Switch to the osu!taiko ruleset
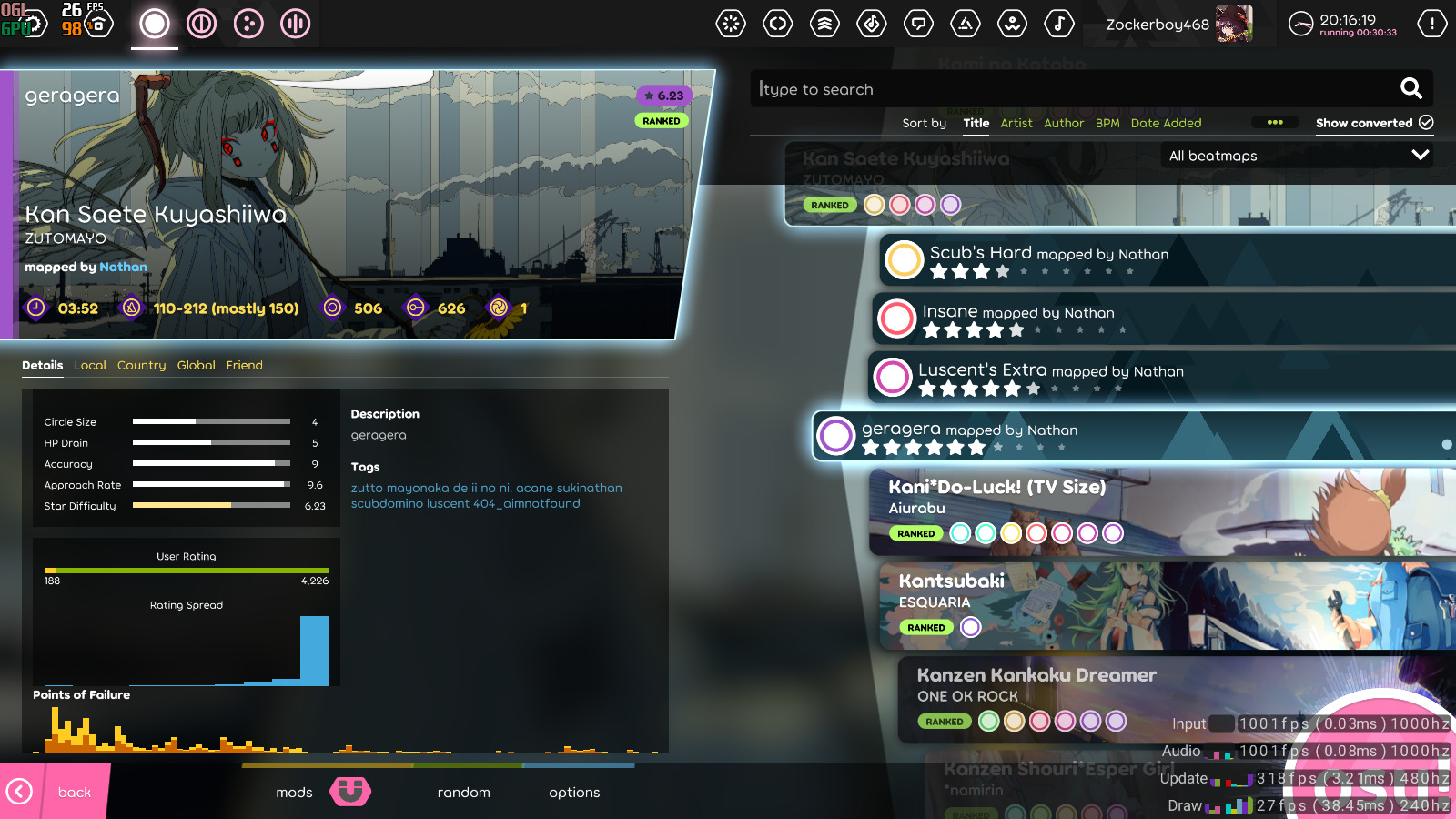The width and height of the screenshot is (1456, 819). click(202, 25)
